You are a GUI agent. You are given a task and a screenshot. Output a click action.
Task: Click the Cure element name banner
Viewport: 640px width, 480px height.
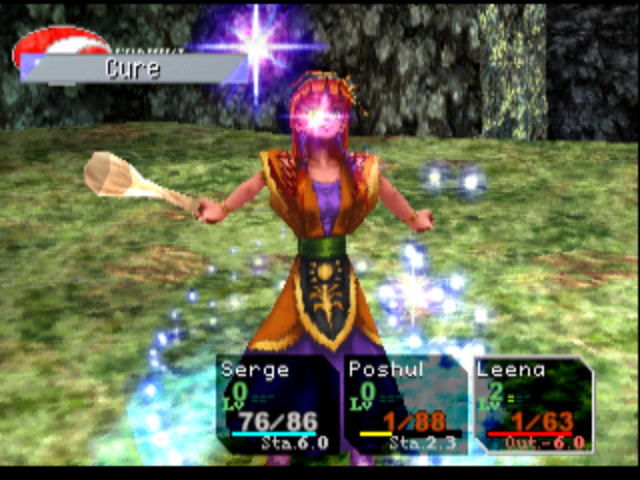pos(134,69)
